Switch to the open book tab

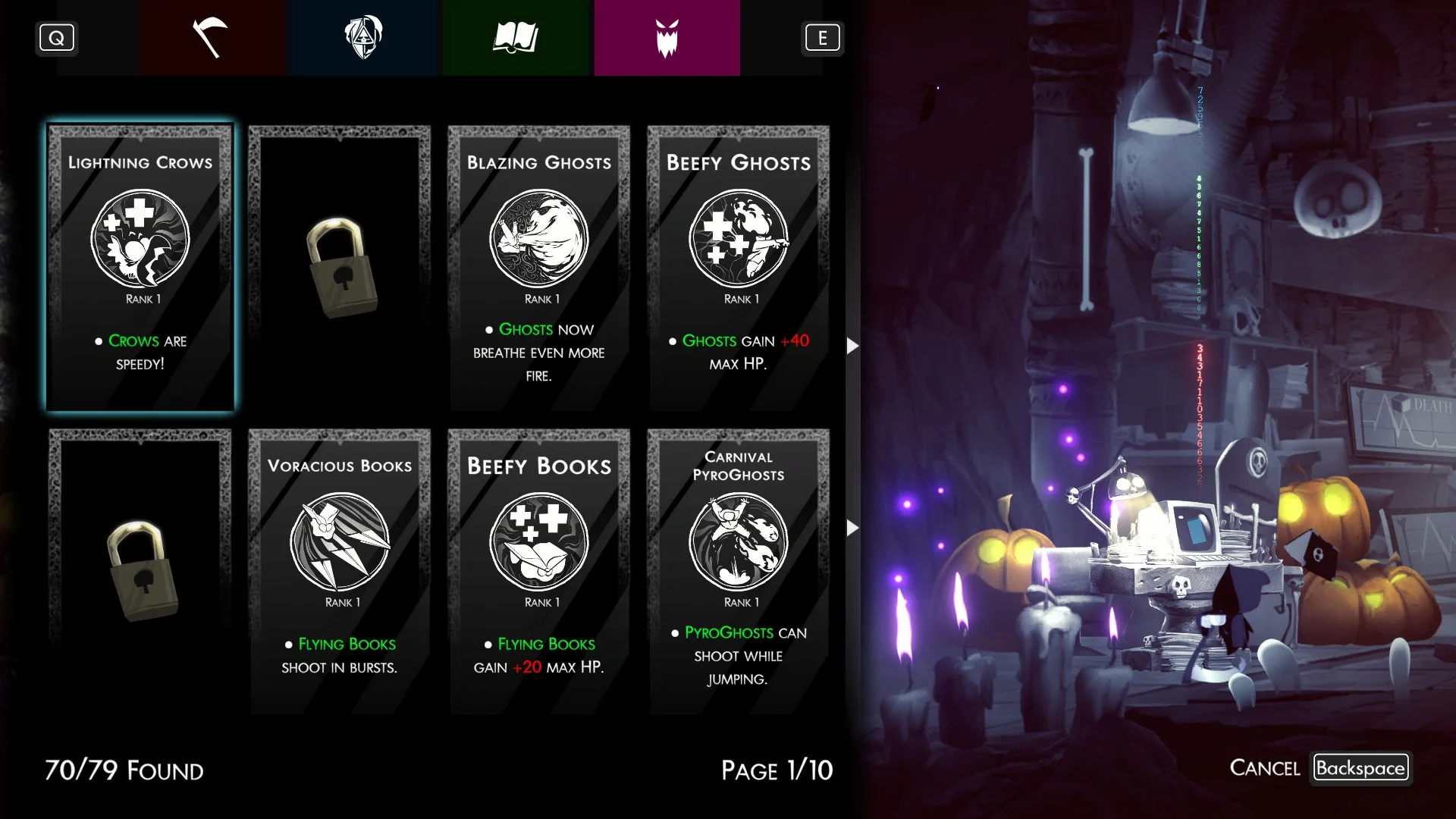[516, 38]
